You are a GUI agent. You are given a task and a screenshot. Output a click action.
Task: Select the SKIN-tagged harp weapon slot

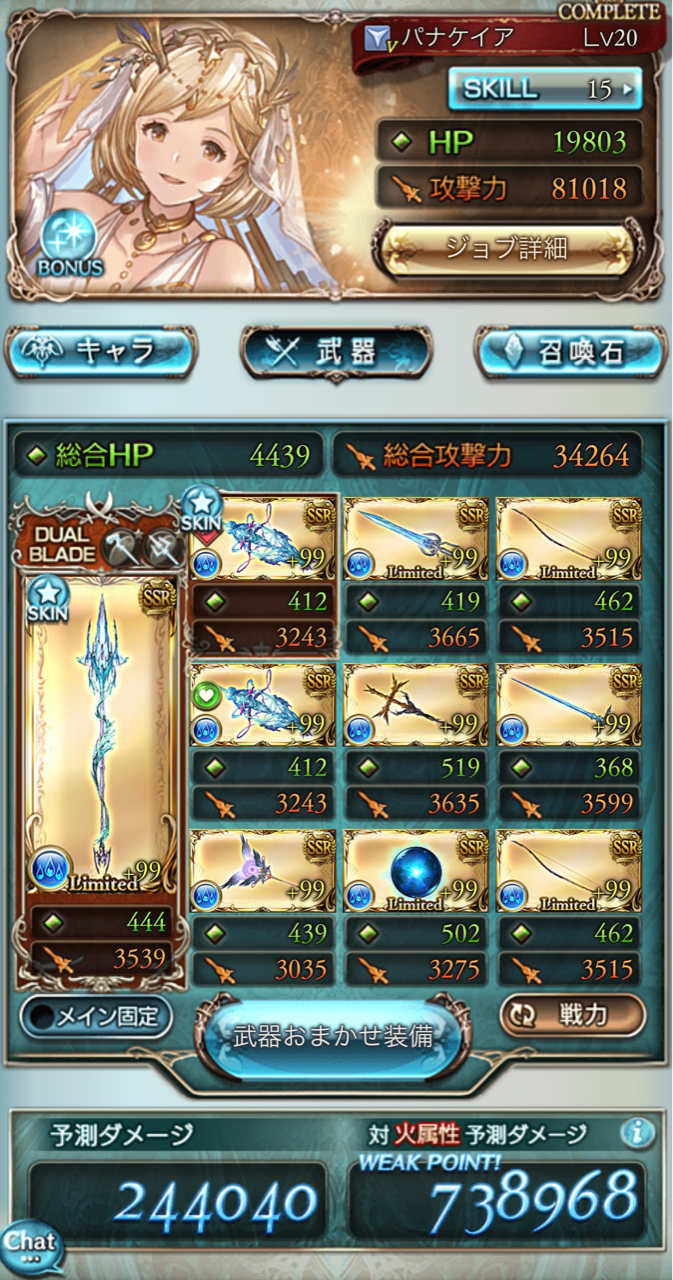coord(262,538)
